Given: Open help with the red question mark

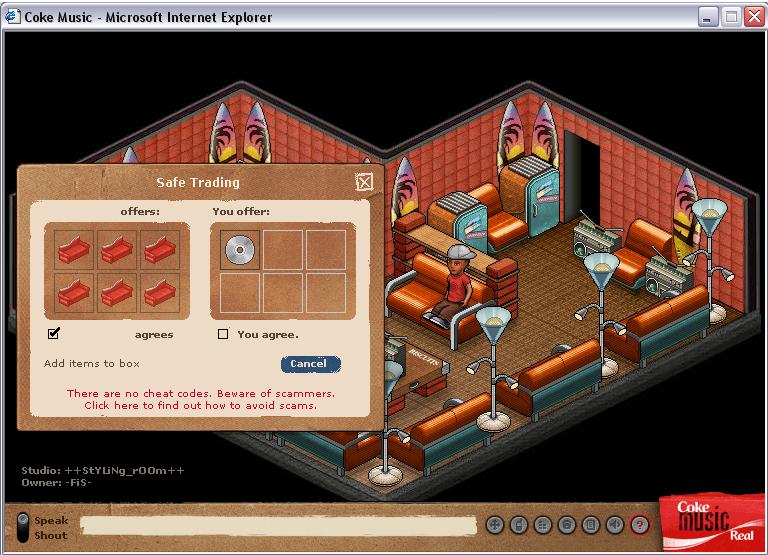Looking at the screenshot, I should coord(640,524).
